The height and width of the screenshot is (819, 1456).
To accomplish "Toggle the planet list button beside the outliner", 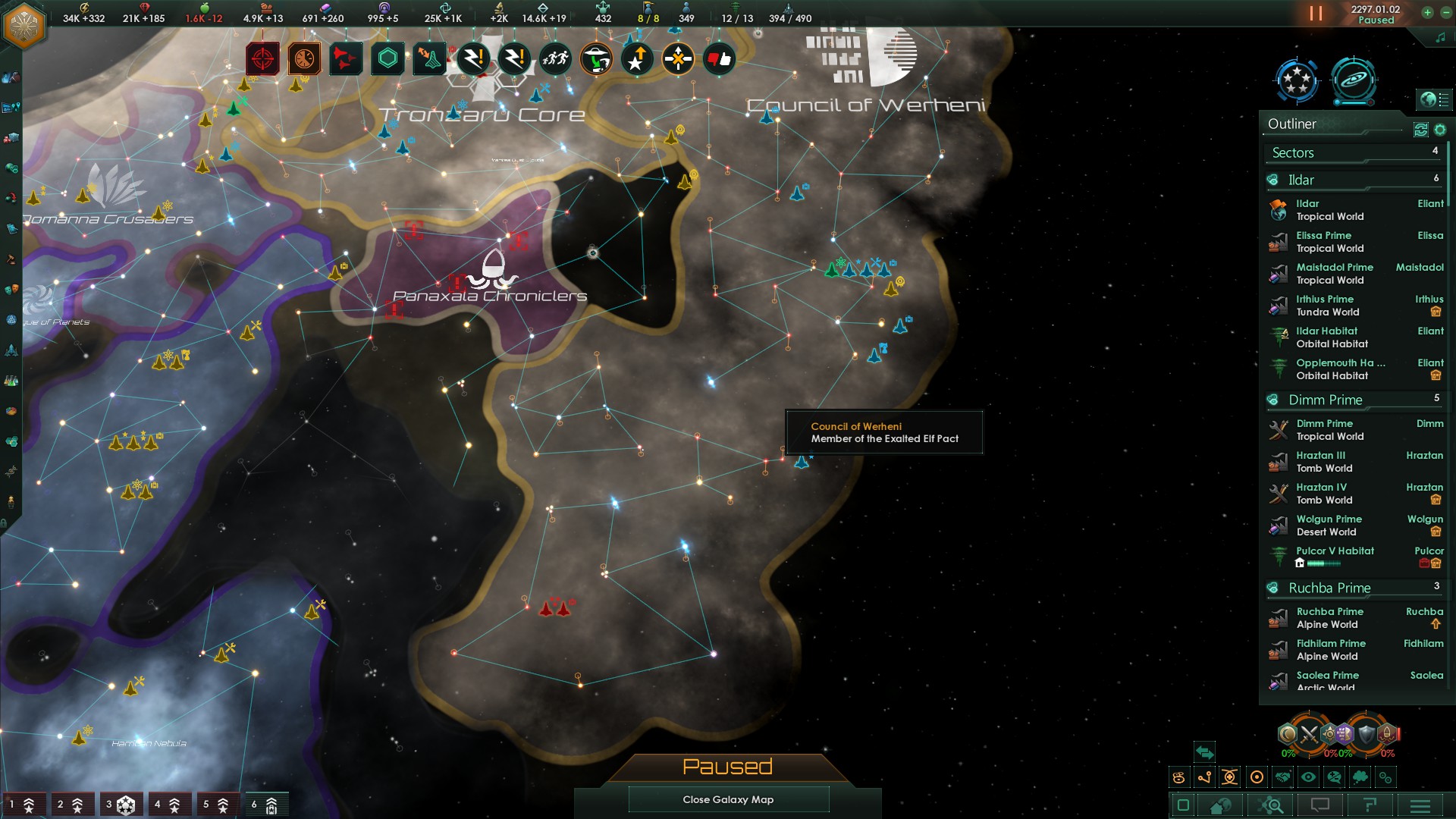I will (x=1432, y=99).
